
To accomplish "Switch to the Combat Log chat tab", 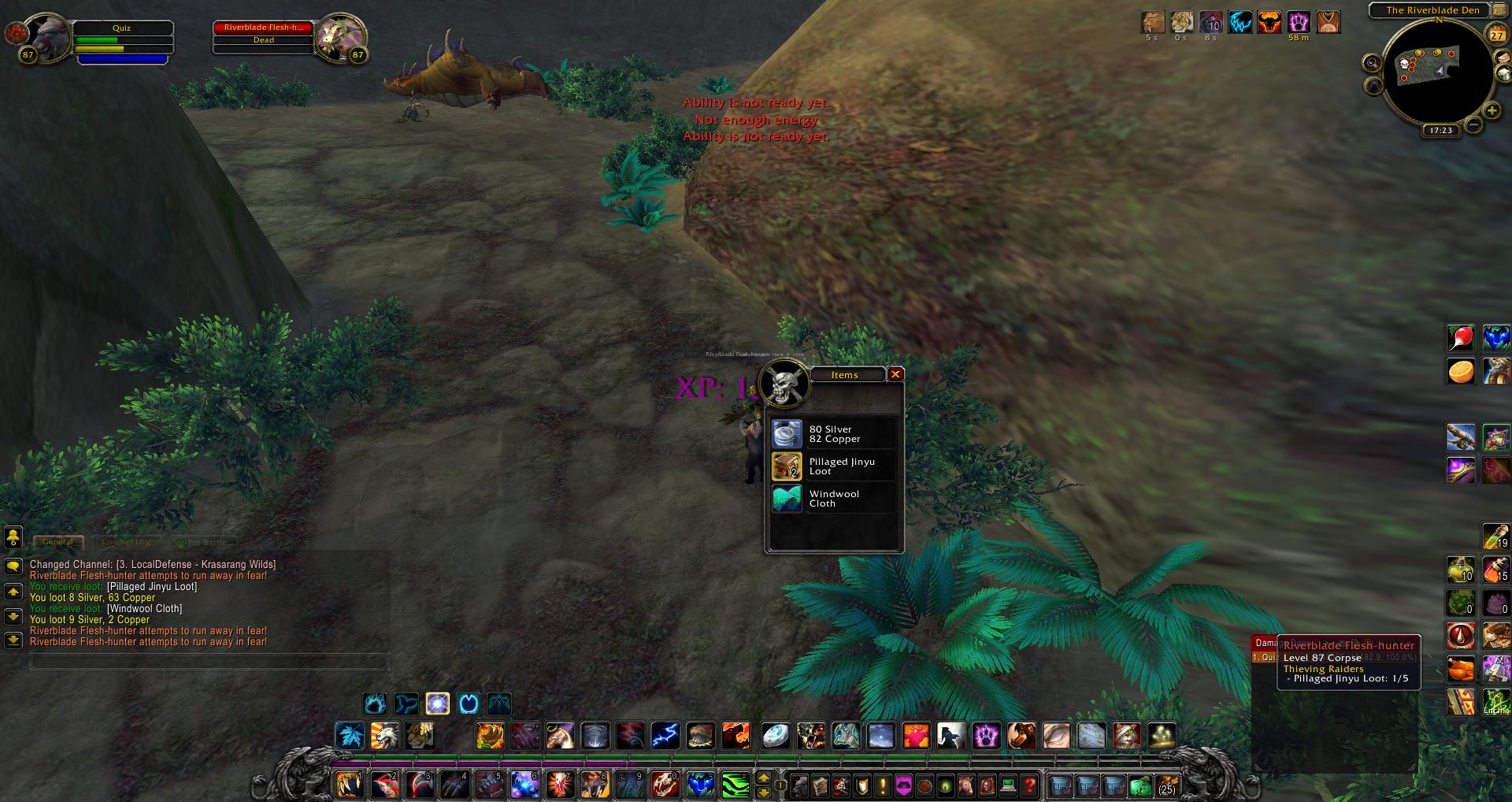I will [126, 542].
